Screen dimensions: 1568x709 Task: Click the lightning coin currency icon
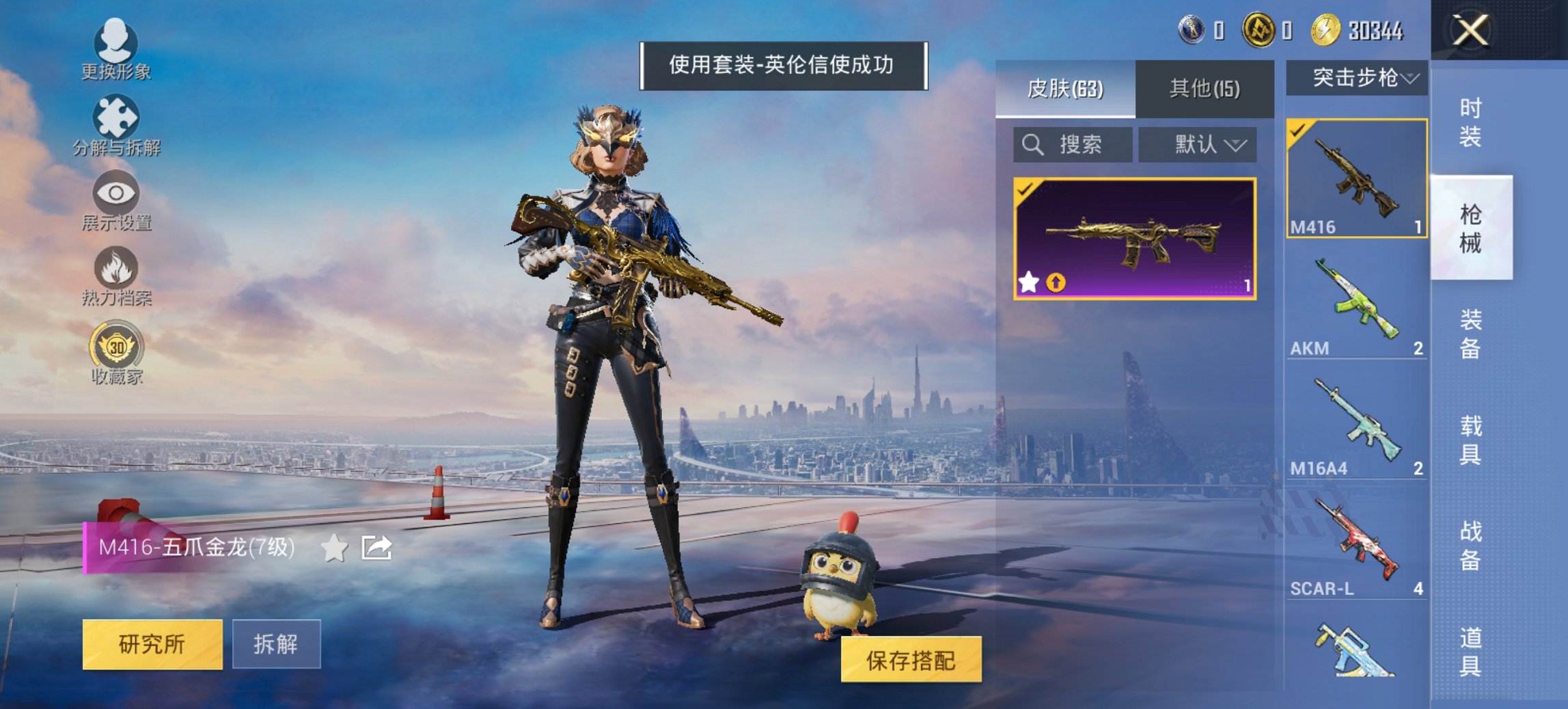click(1325, 30)
